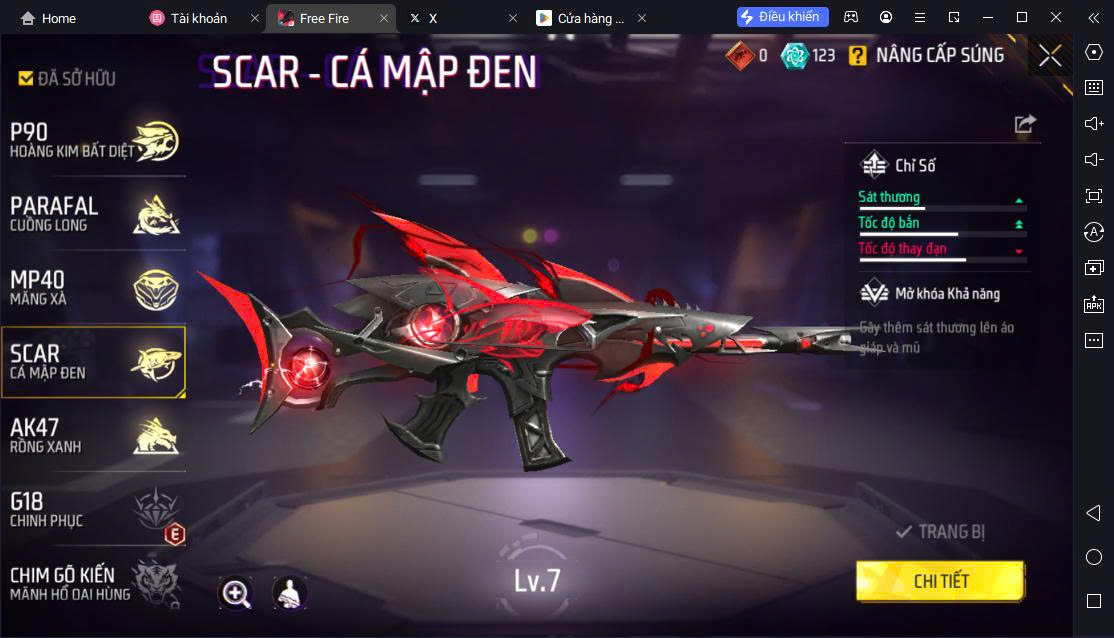Choose the PARAFAL Cuồng Long skin
Screen dimensions: 1114x638
point(93,214)
